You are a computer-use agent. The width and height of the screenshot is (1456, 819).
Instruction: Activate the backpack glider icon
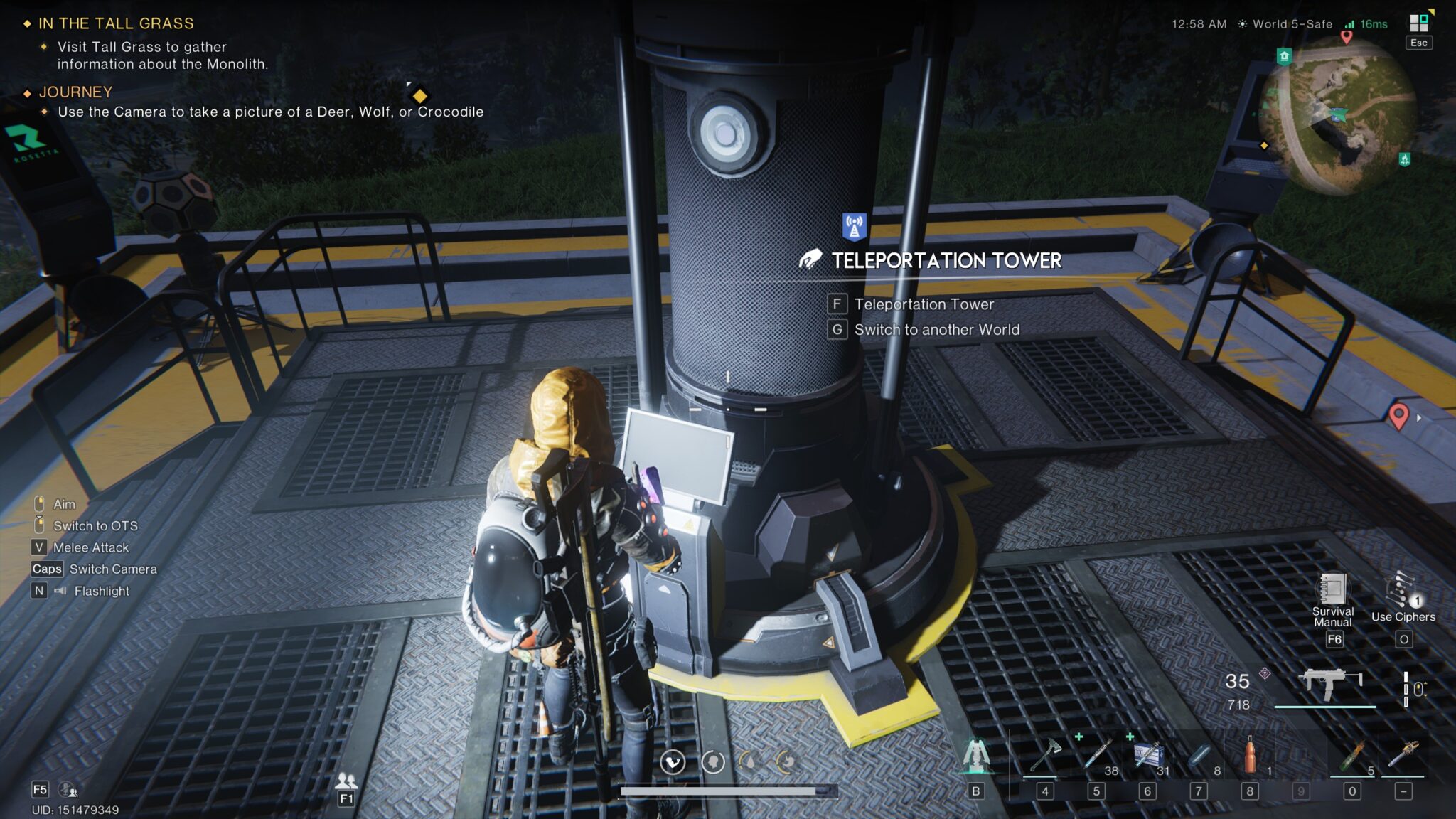pyautogui.click(x=976, y=756)
